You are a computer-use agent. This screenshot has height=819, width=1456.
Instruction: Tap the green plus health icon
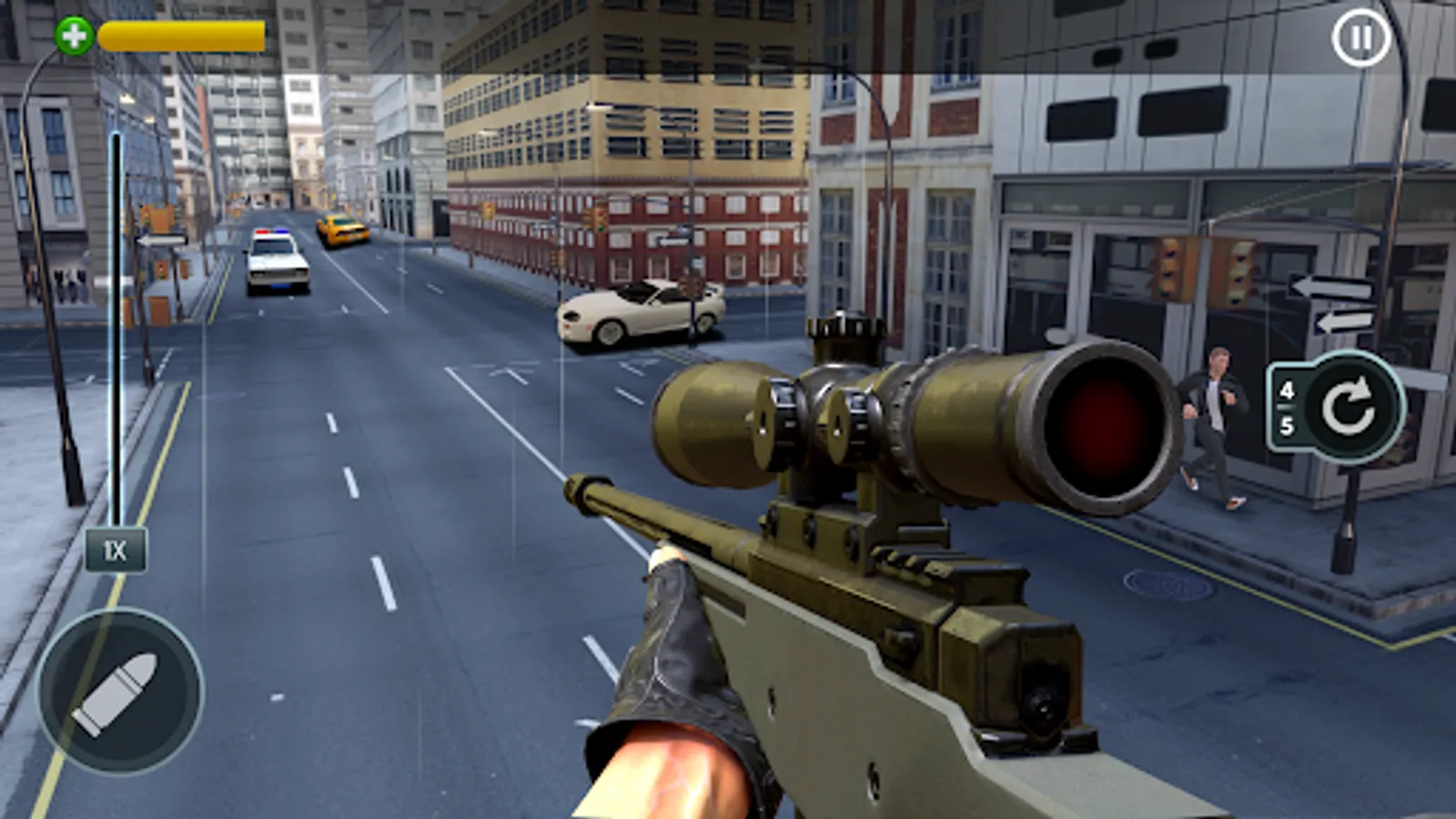coord(73,36)
